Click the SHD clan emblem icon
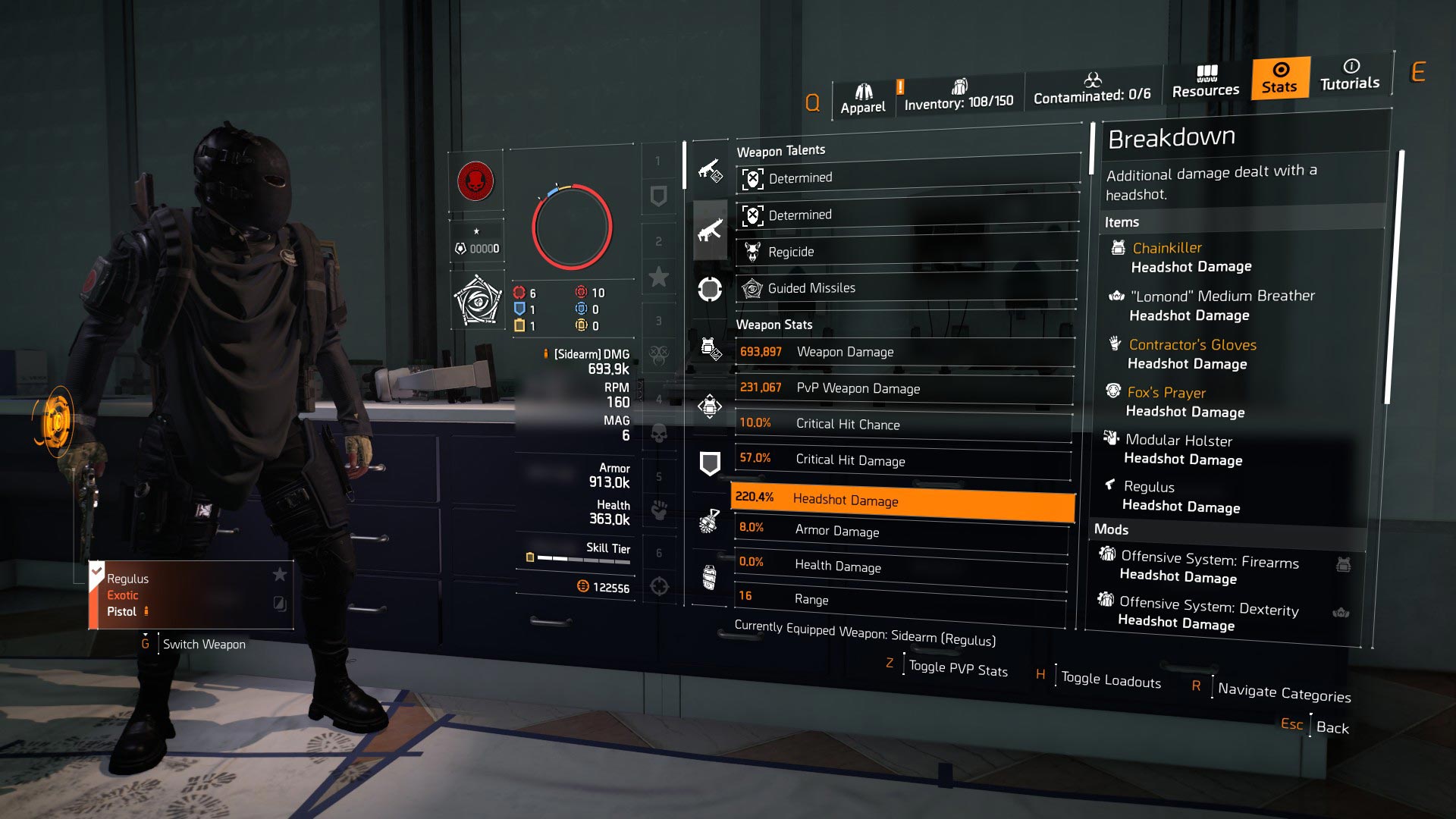This screenshot has height=819, width=1456. click(x=476, y=182)
